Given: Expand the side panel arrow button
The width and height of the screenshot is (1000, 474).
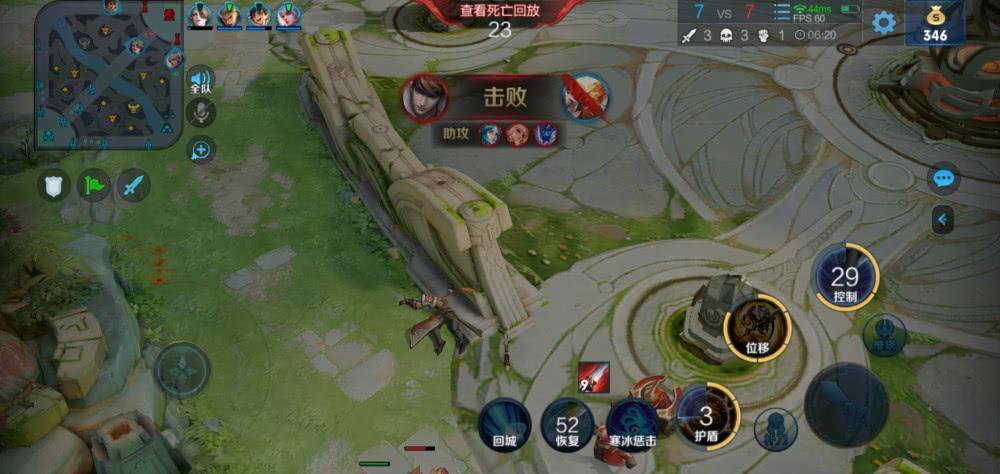Looking at the screenshot, I should tap(942, 218).
